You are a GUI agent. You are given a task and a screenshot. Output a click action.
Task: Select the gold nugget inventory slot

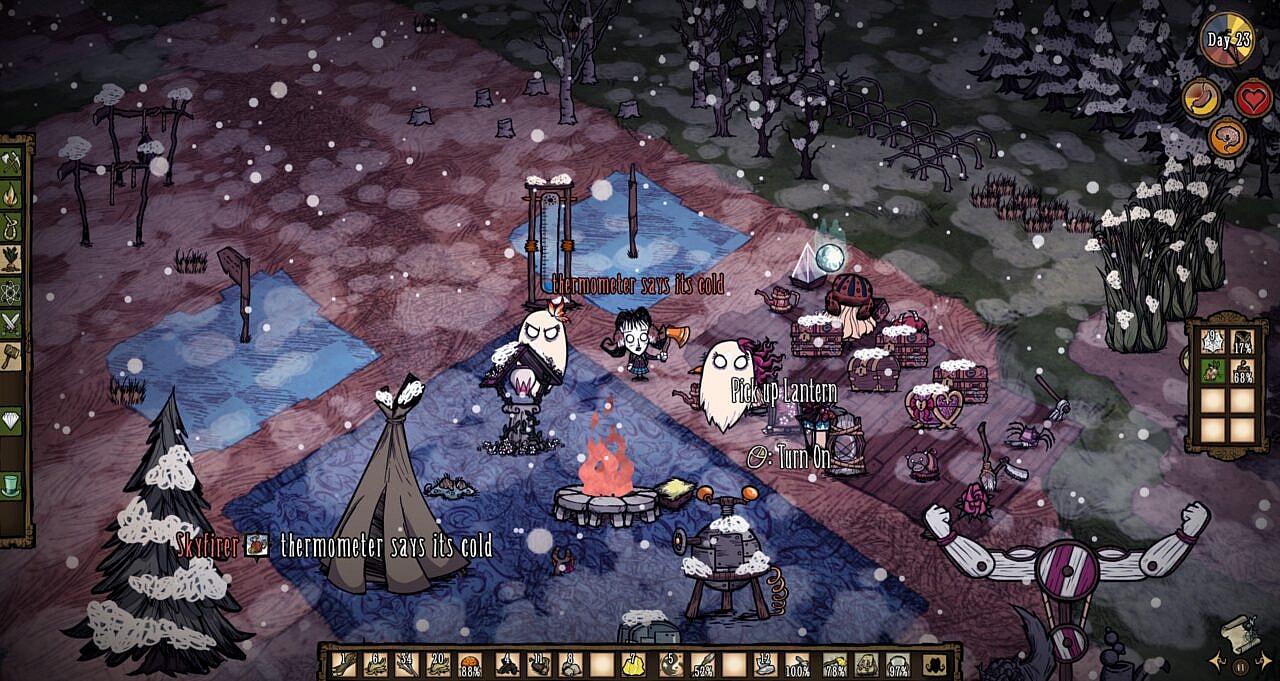pyautogui.click(x=633, y=664)
